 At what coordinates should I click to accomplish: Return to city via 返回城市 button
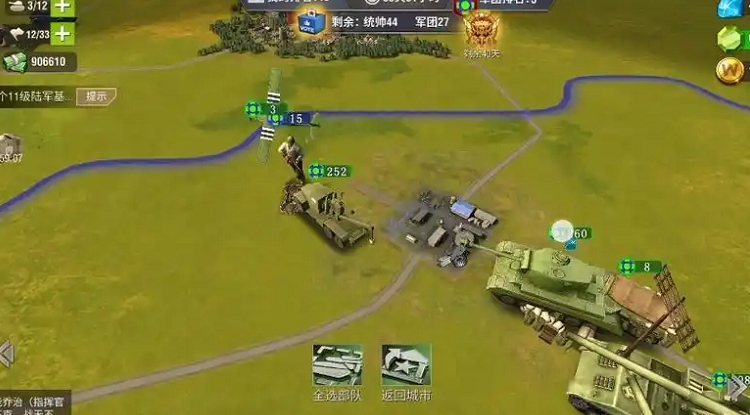point(406,367)
